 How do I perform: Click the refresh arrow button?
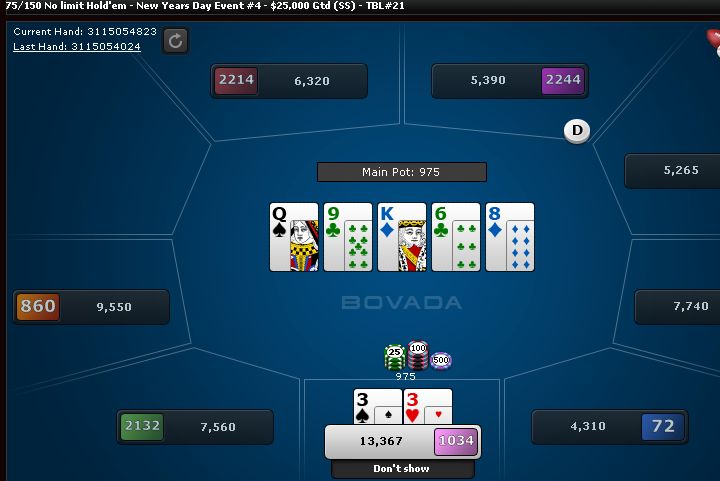pyautogui.click(x=176, y=40)
